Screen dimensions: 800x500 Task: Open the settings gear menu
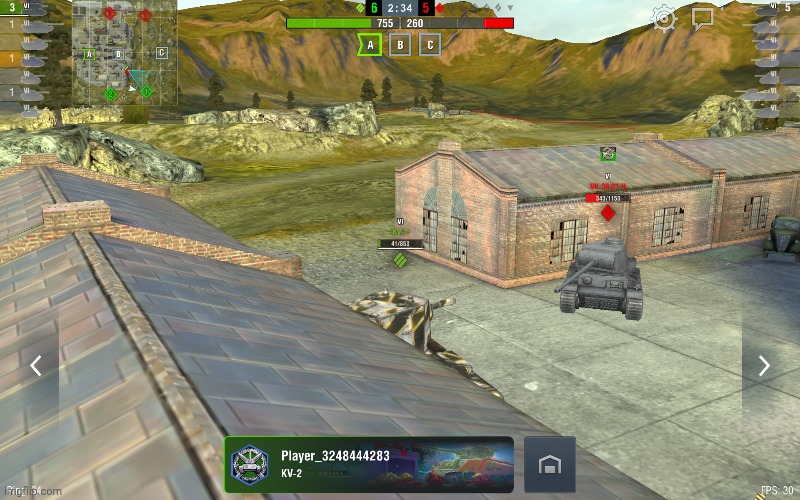665,18
